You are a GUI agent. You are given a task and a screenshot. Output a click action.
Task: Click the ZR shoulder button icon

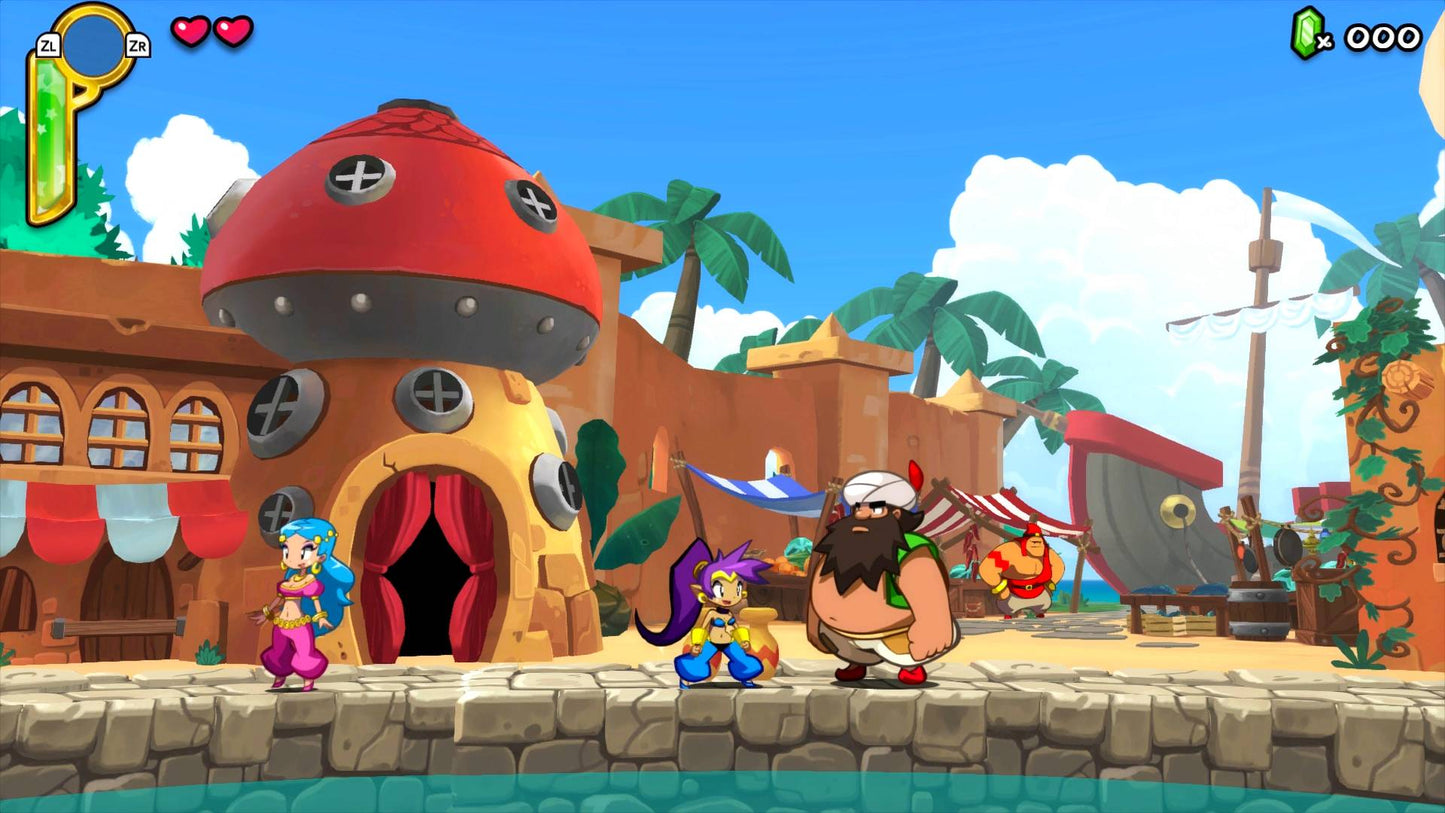(x=139, y=45)
